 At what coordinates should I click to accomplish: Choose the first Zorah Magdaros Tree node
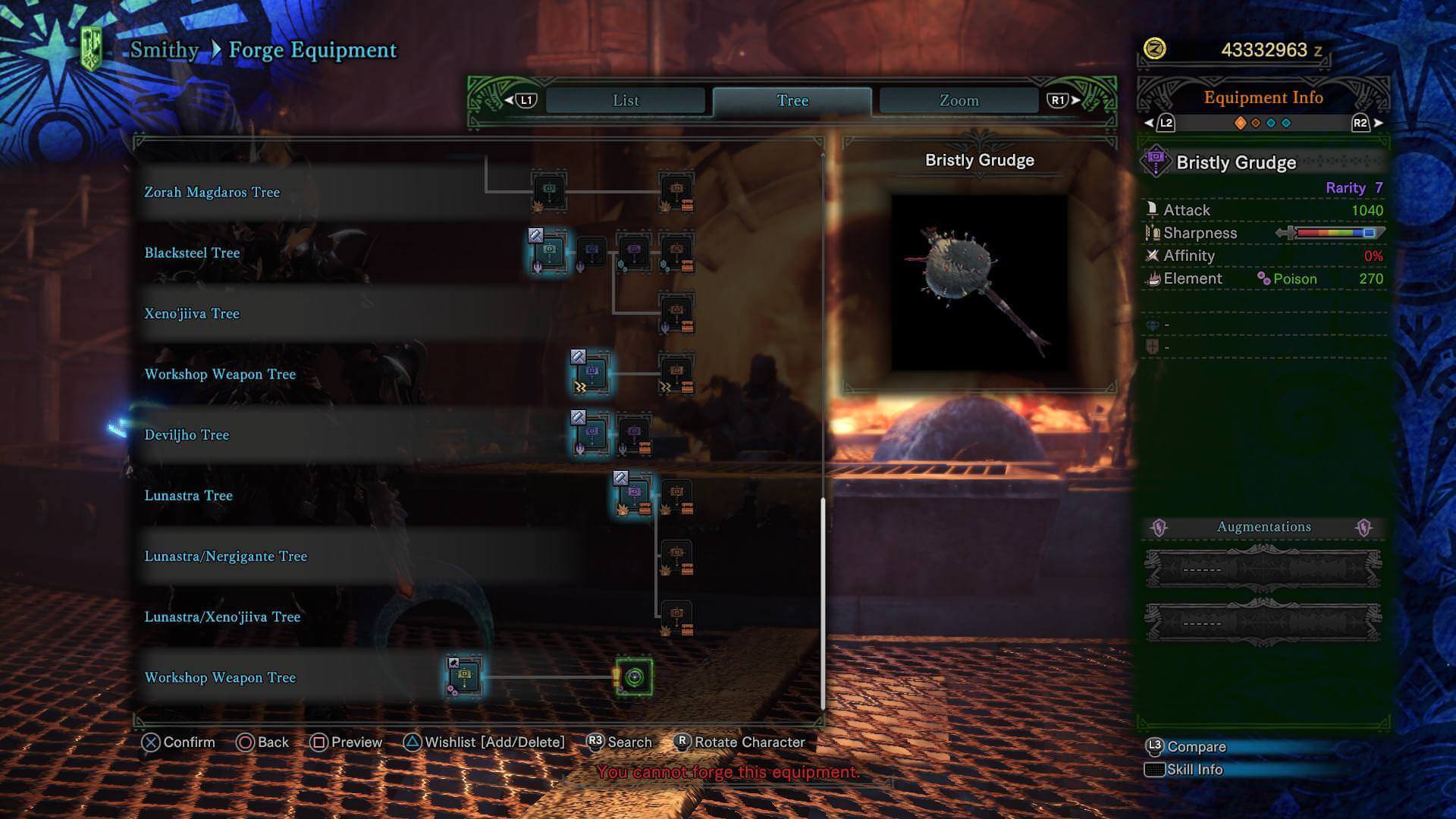(549, 191)
